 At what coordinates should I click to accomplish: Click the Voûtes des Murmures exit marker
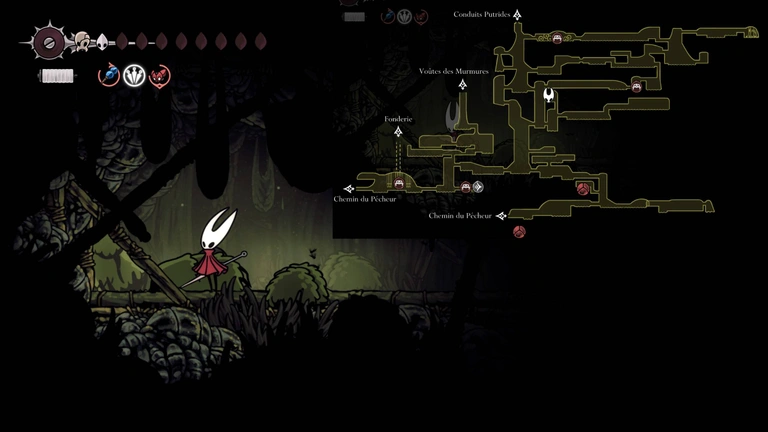[463, 84]
